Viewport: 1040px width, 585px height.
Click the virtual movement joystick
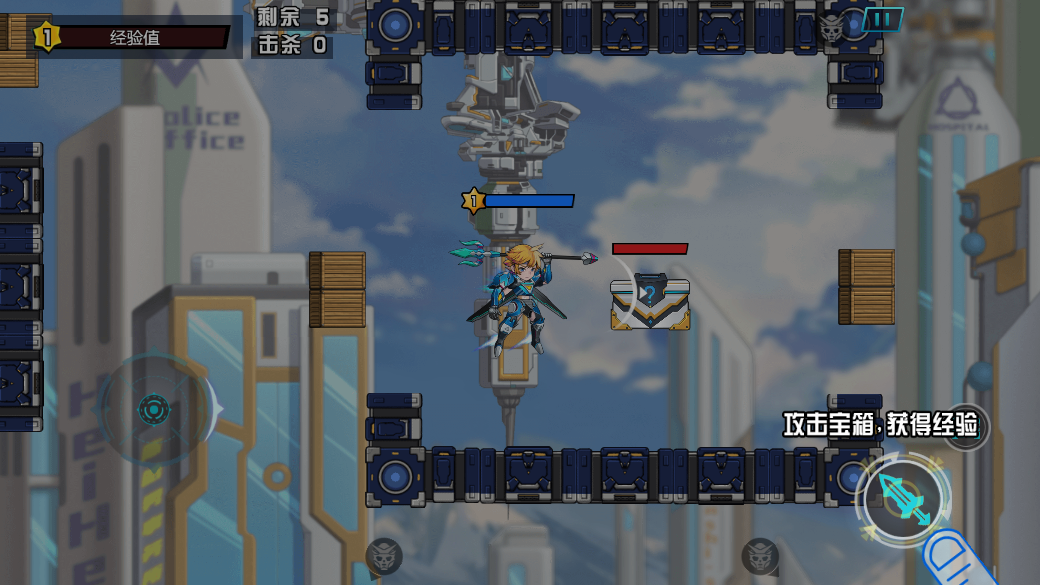[x=153, y=408]
